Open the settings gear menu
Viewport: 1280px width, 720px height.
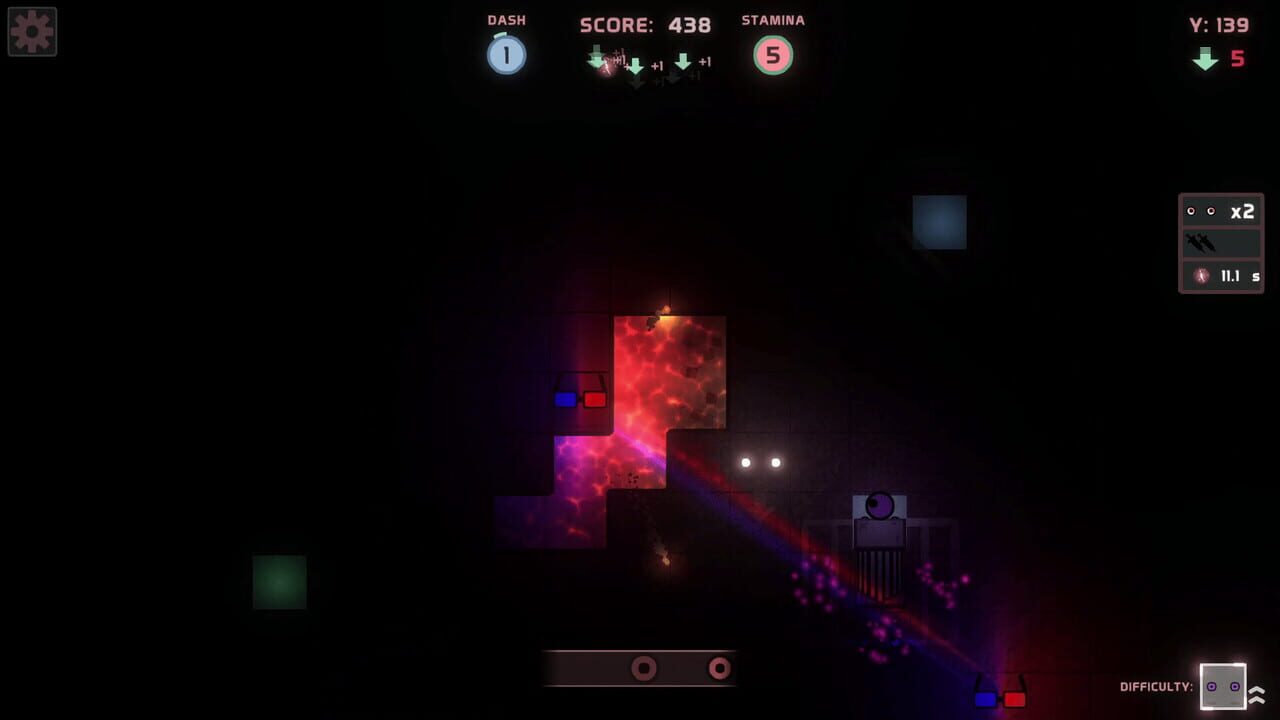[31, 31]
